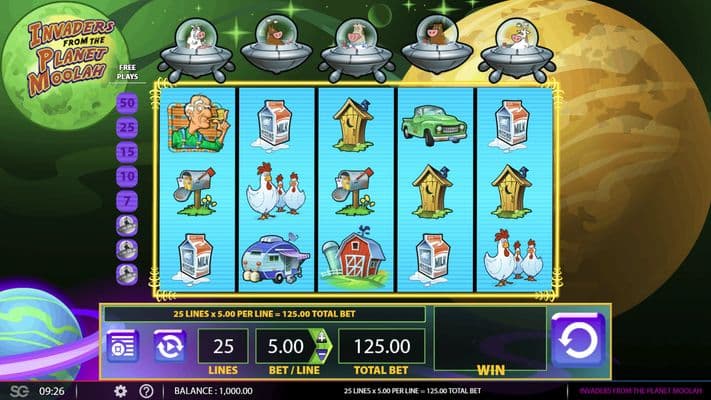The height and width of the screenshot is (400, 711).
Task: Spin the reels with the purple button
Action: 577,340
